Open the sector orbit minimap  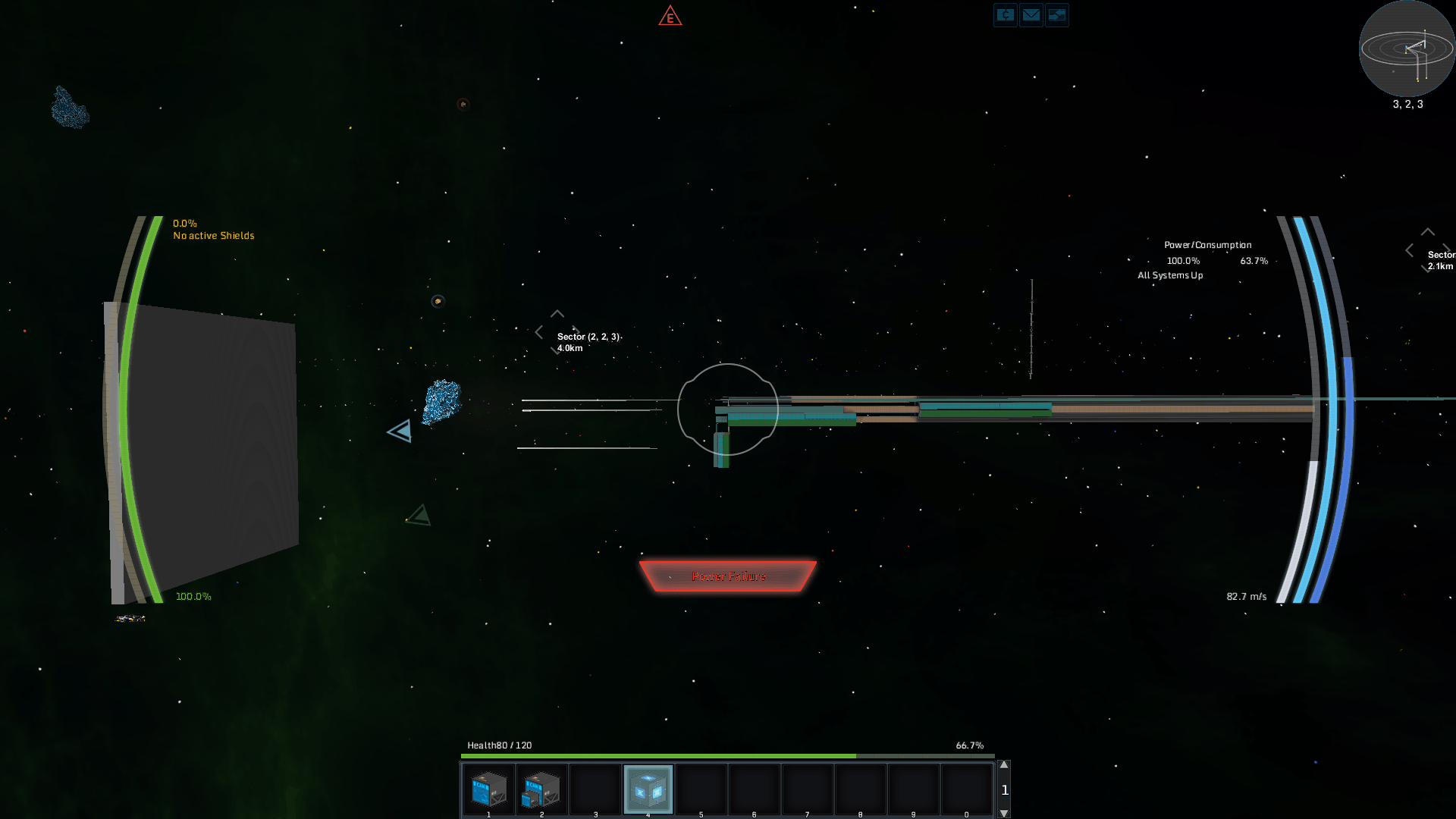[1407, 49]
